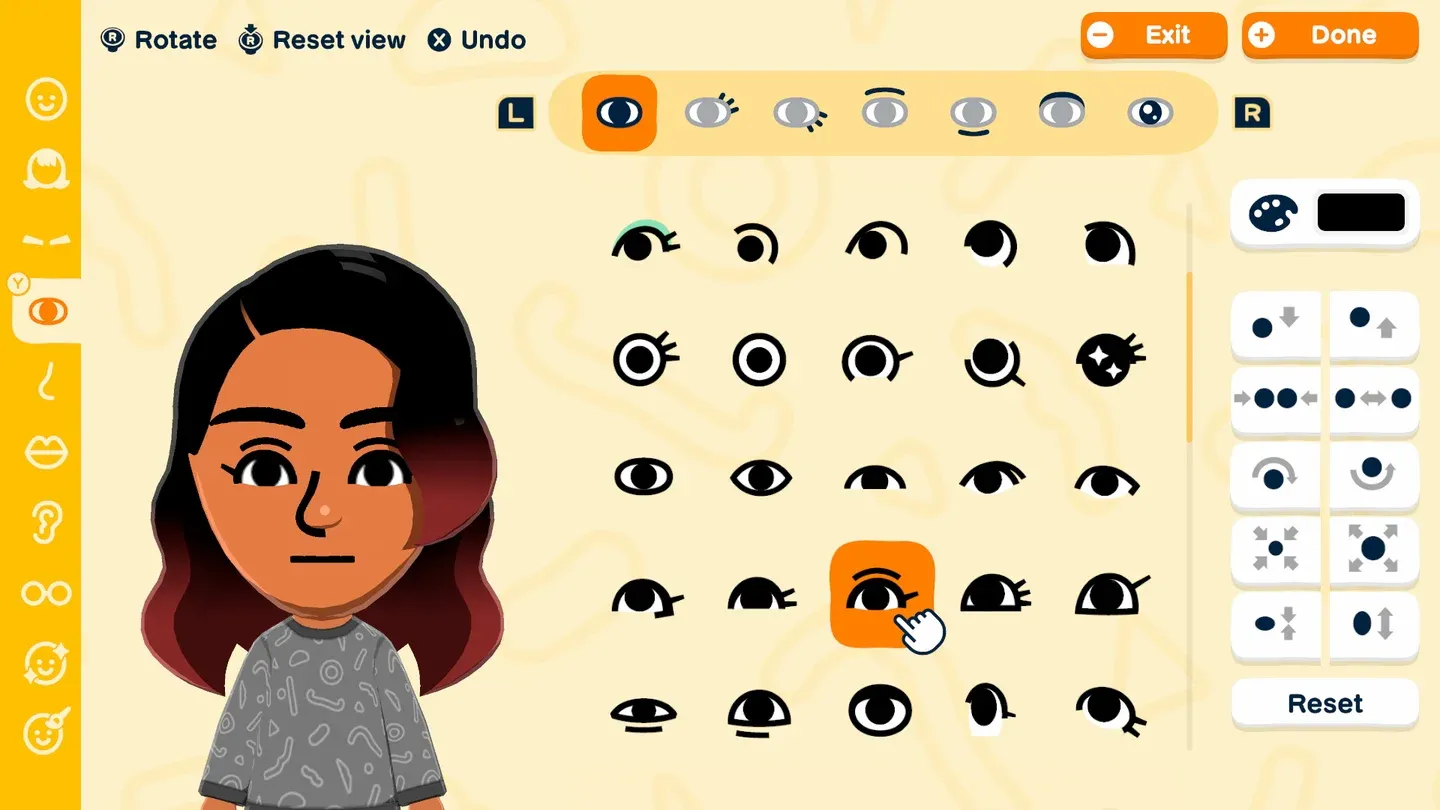
Task: Select the sparkle eye thumbnail in the grid
Action: pos(1108,358)
